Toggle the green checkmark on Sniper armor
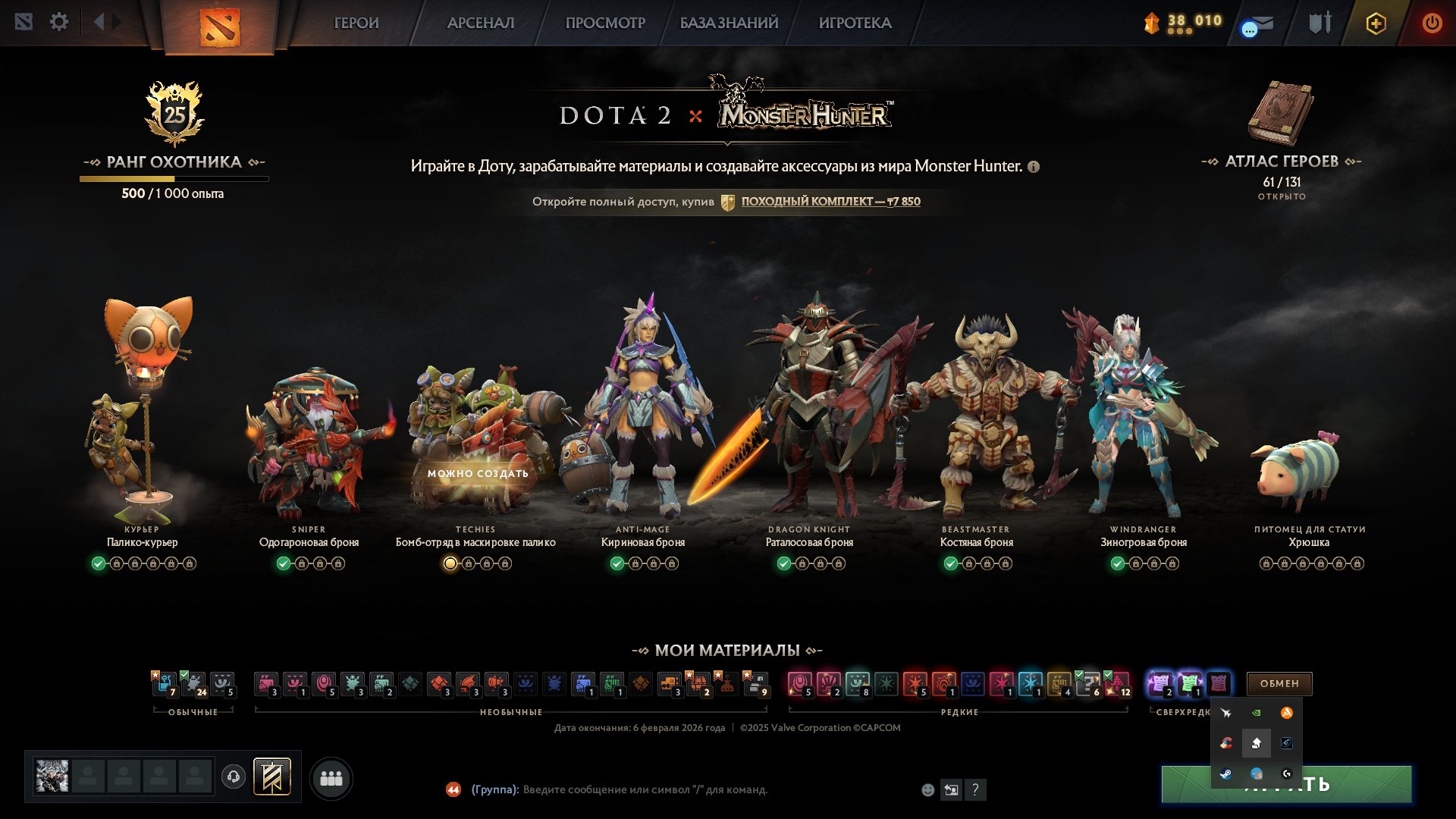Screen dimensions: 1456x819 (x=284, y=563)
